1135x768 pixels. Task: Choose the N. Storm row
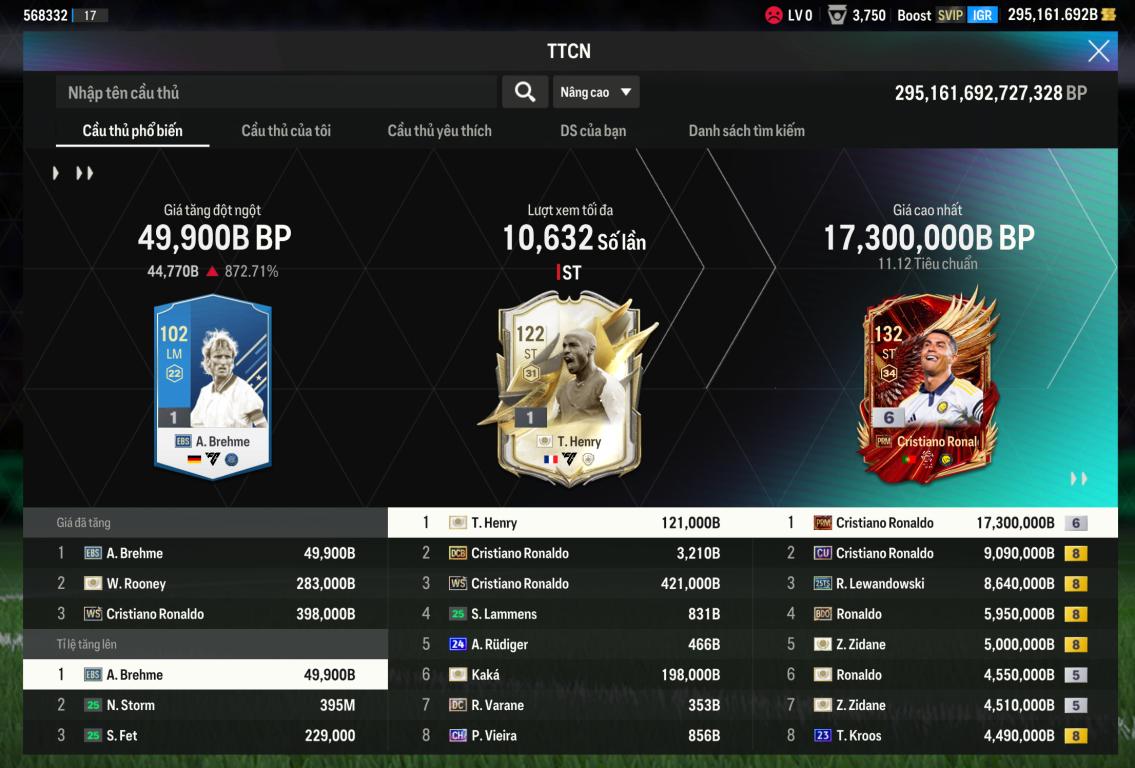pos(205,705)
